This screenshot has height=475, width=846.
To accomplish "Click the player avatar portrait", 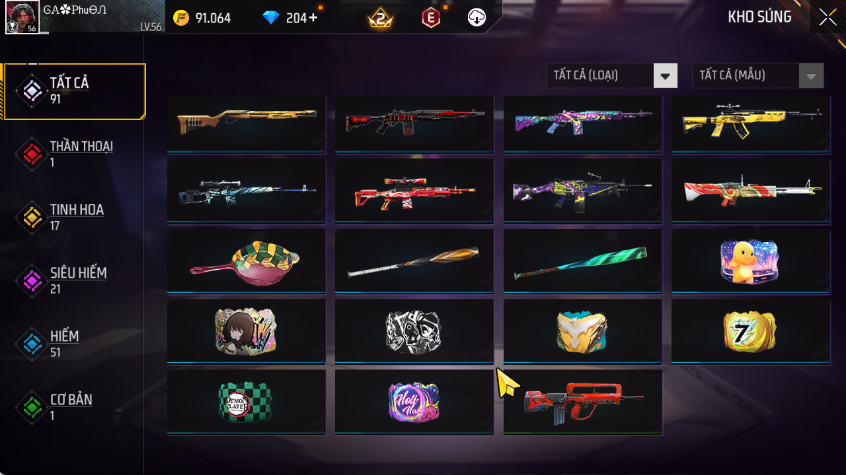I will [21, 17].
